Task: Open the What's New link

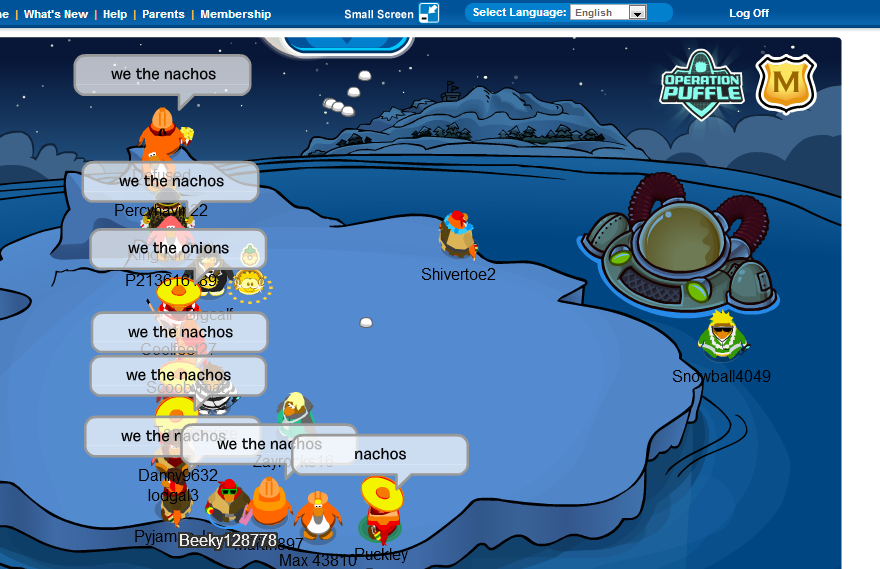Action: point(56,14)
